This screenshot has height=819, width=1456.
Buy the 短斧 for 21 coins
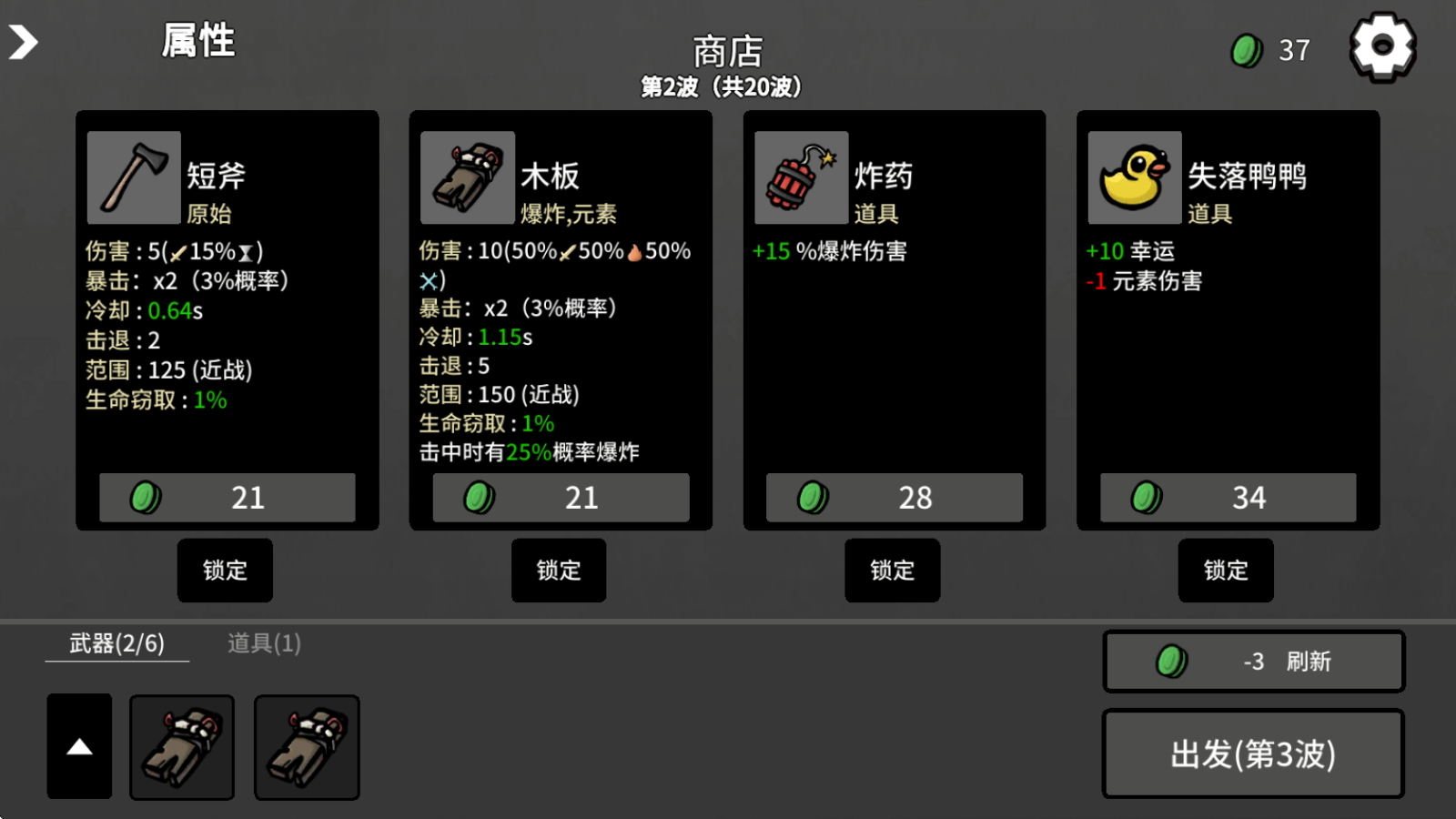pos(227,497)
